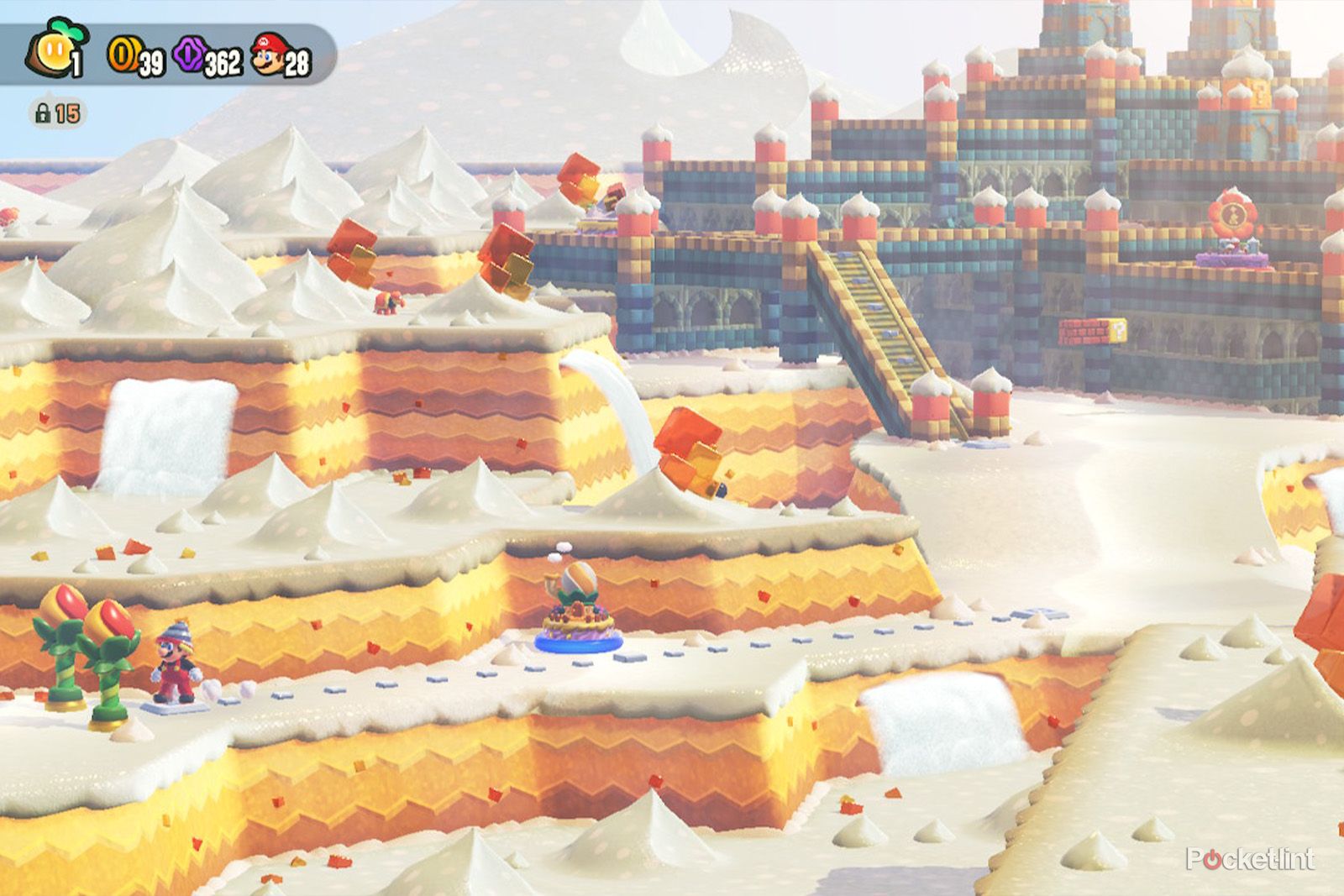Image resolution: width=1344 pixels, height=896 pixels.
Task: Click the Mario head lives icon
Action: [265, 52]
